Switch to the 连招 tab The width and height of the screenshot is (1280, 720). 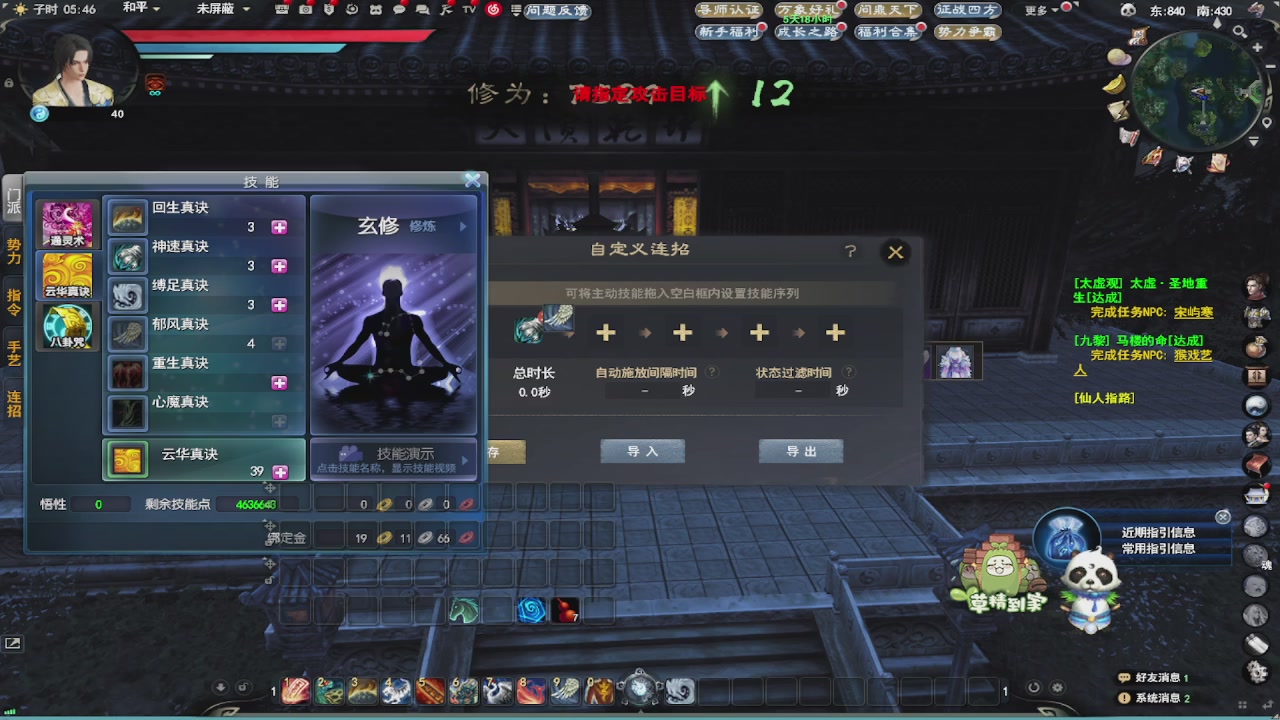click(x=13, y=405)
